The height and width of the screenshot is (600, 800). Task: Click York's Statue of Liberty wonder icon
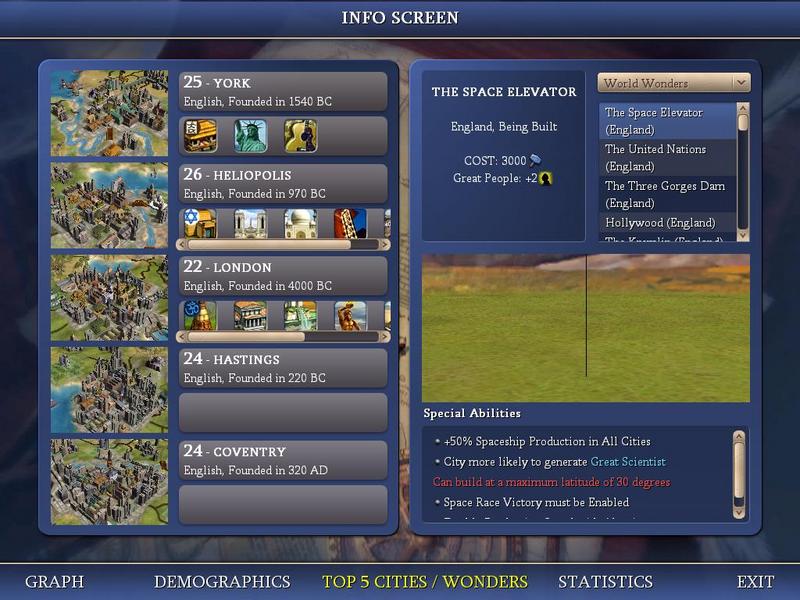point(250,135)
